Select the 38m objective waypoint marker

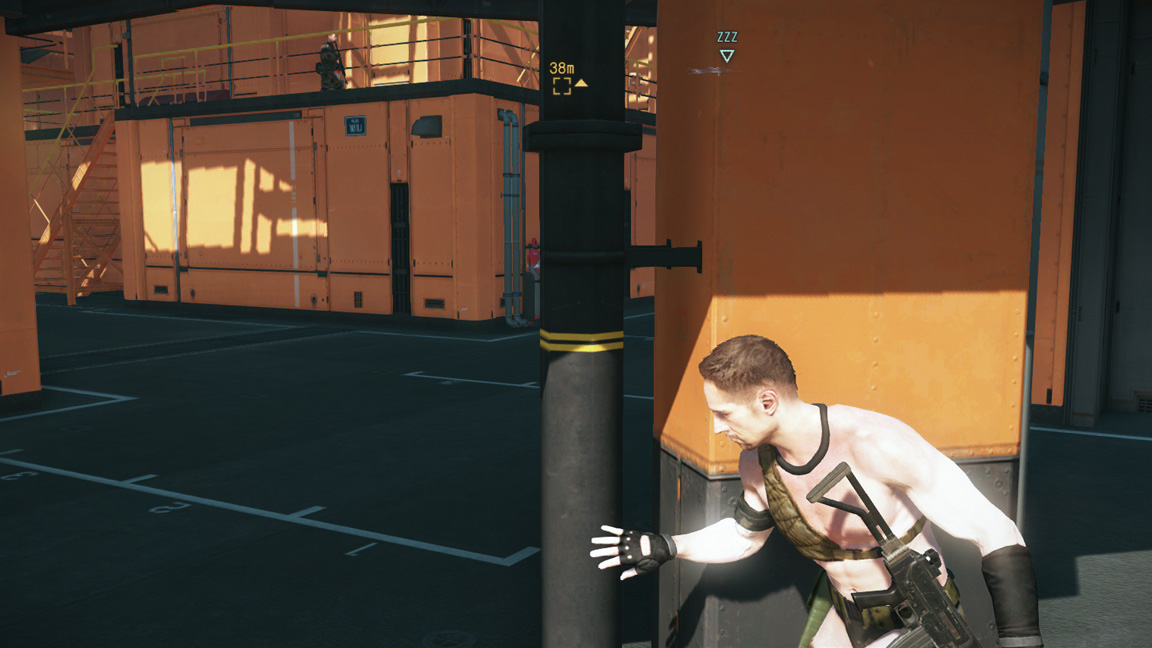[x=563, y=85]
